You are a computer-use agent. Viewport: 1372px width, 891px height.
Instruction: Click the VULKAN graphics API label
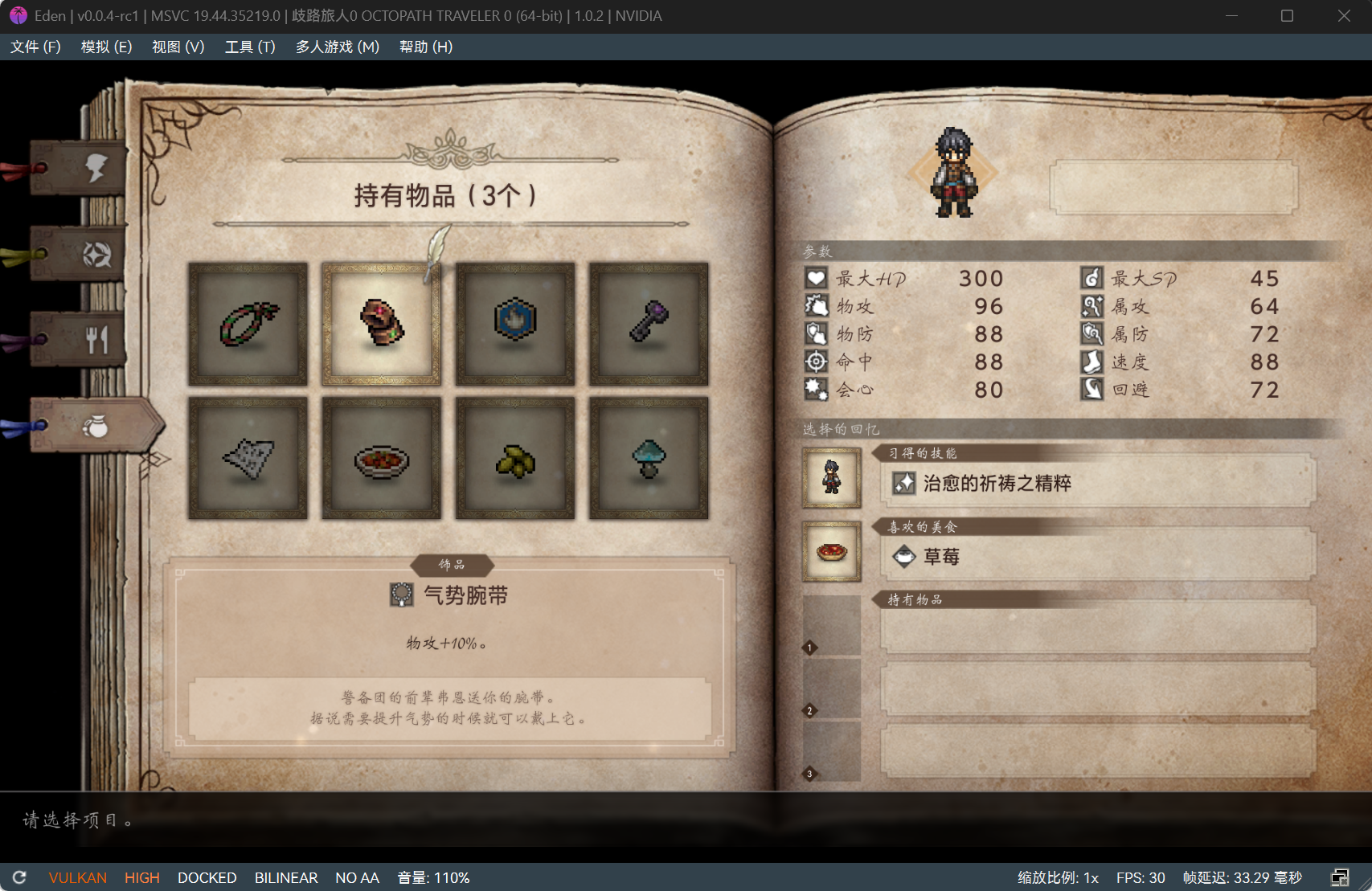tap(77, 877)
